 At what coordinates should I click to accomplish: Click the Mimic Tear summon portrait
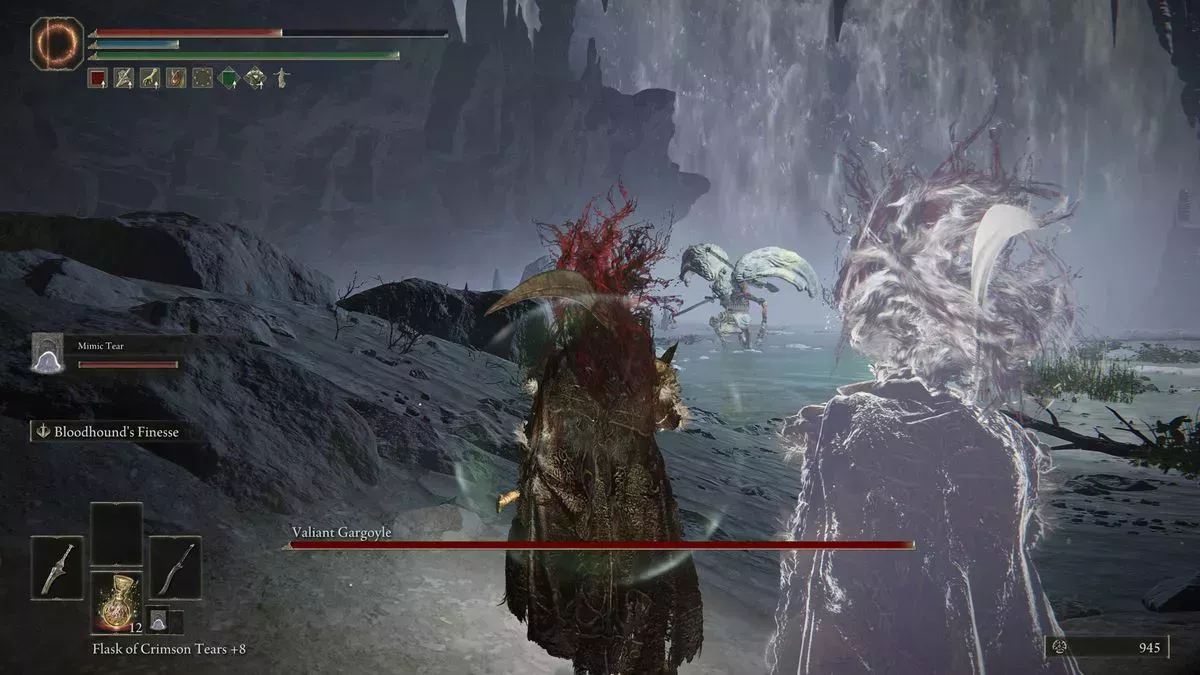click(x=47, y=354)
